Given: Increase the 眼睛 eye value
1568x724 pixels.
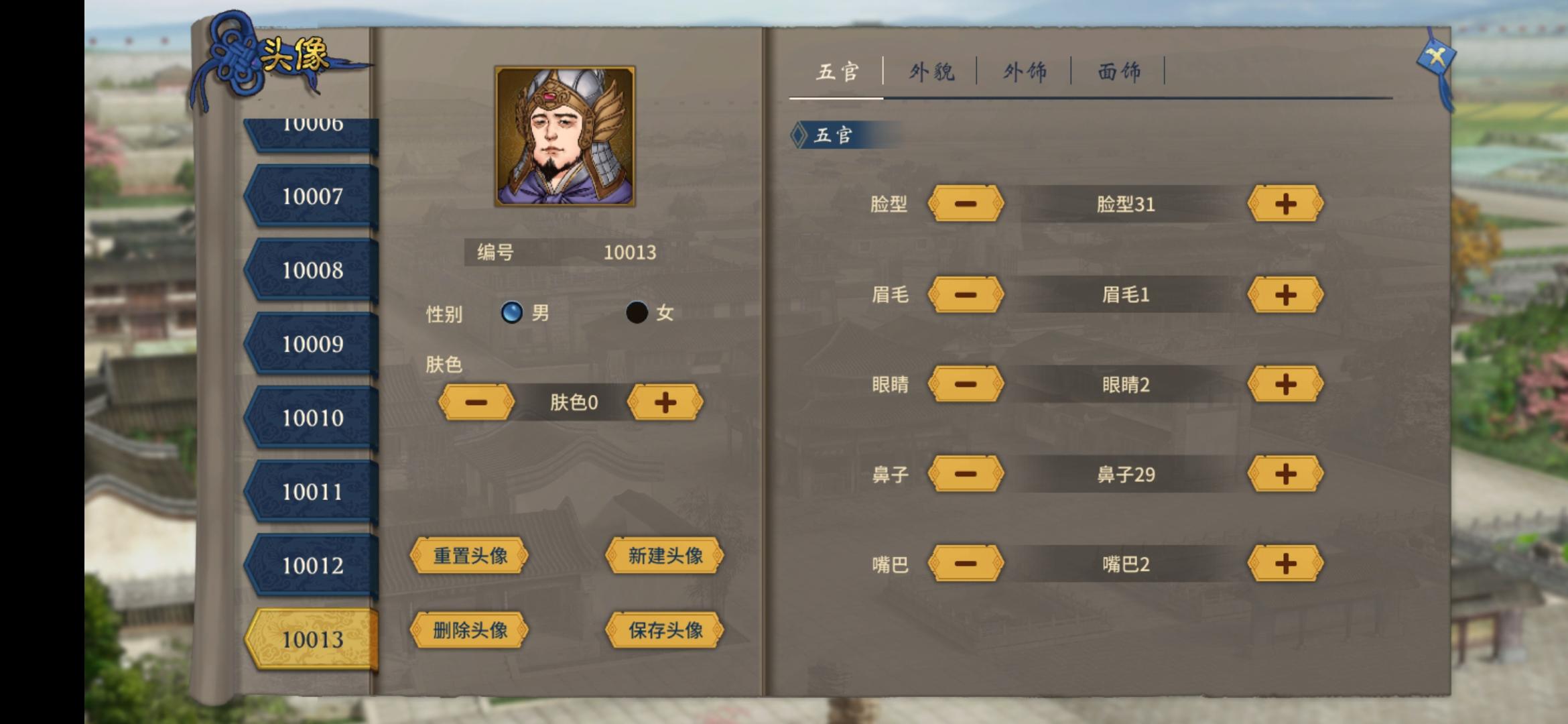Looking at the screenshot, I should tap(1285, 384).
